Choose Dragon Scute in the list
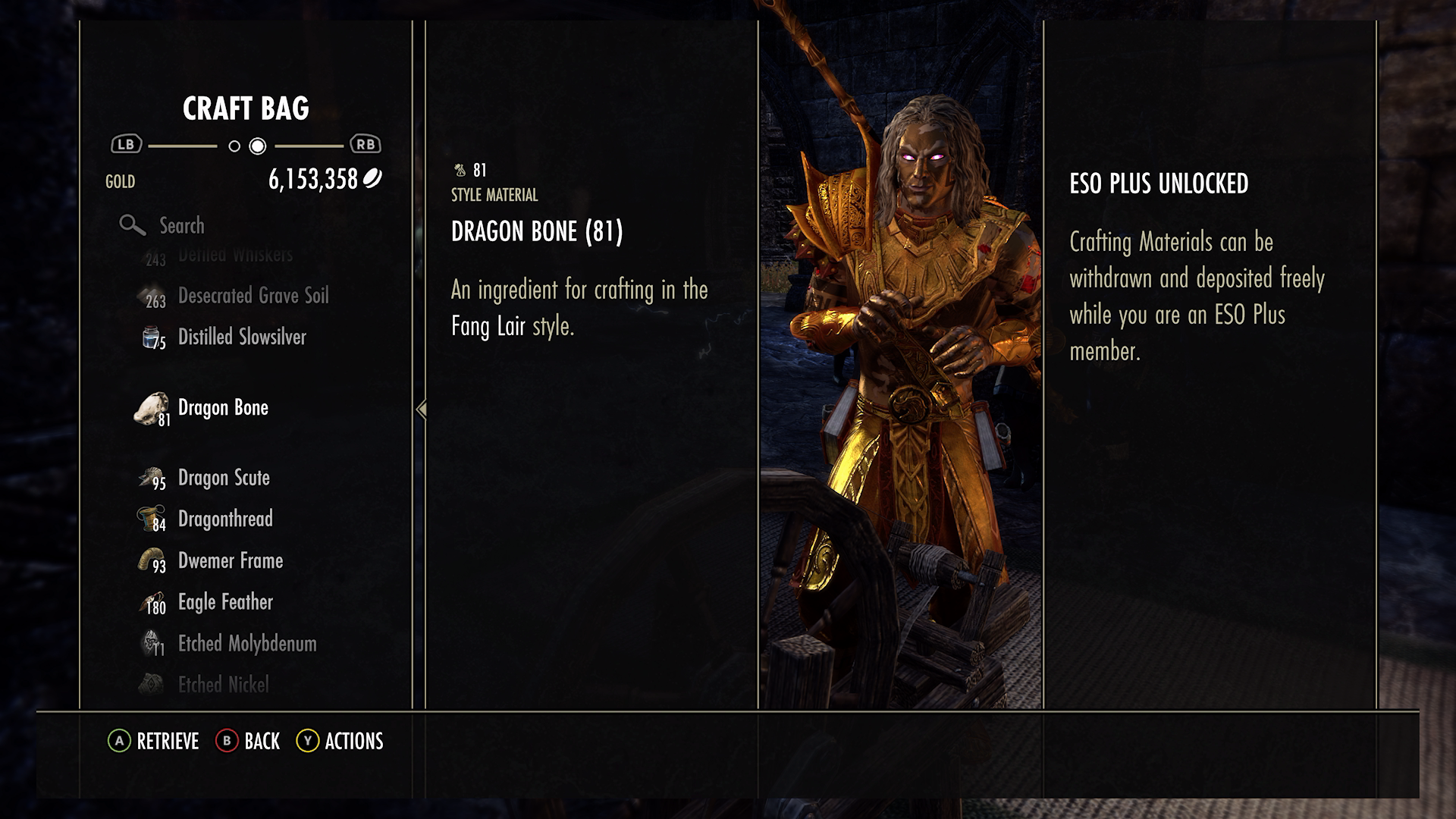This screenshot has width=1456, height=819. click(224, 478)
